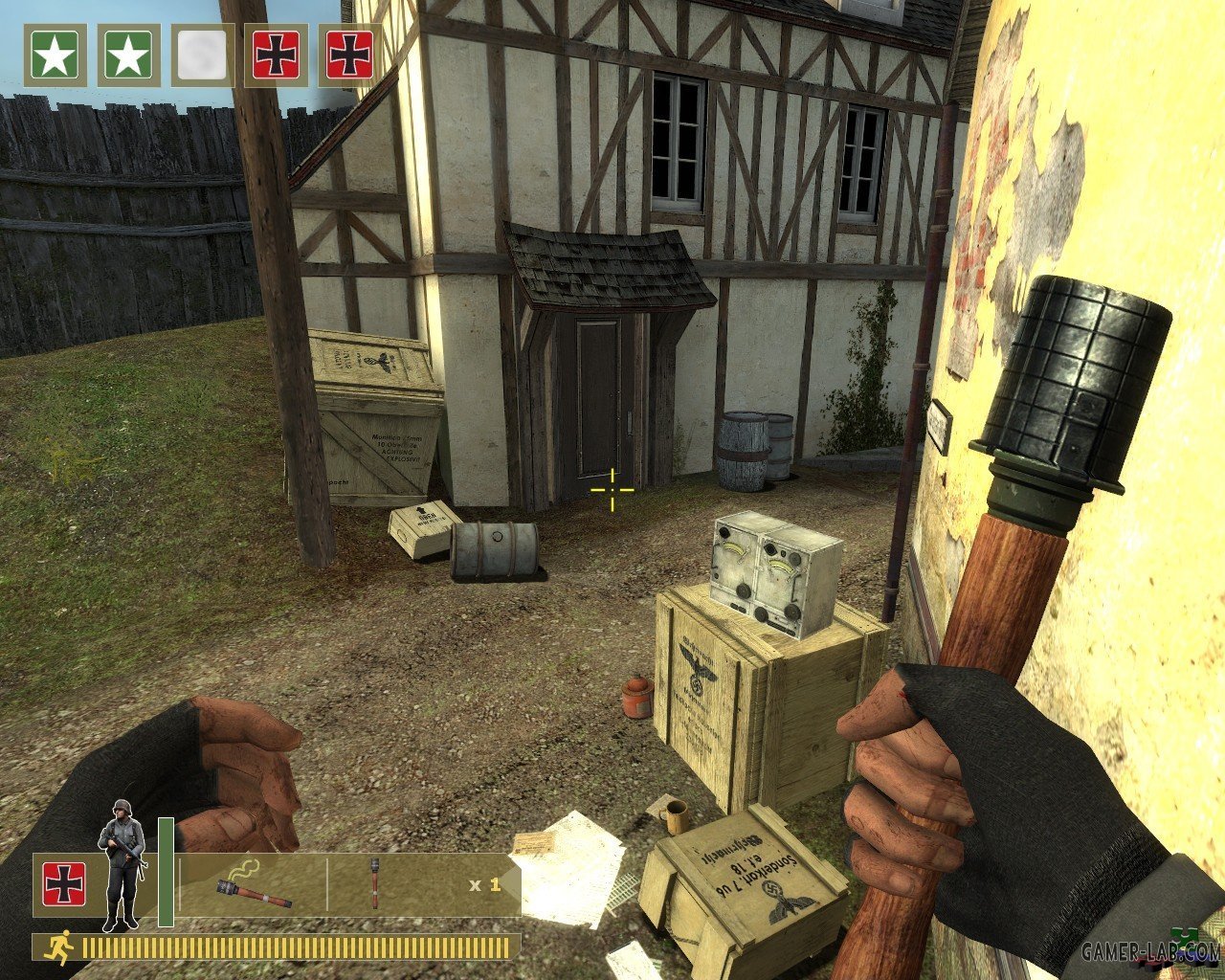
Task: Click the running man stamina icon
Action: coord(59,947)
